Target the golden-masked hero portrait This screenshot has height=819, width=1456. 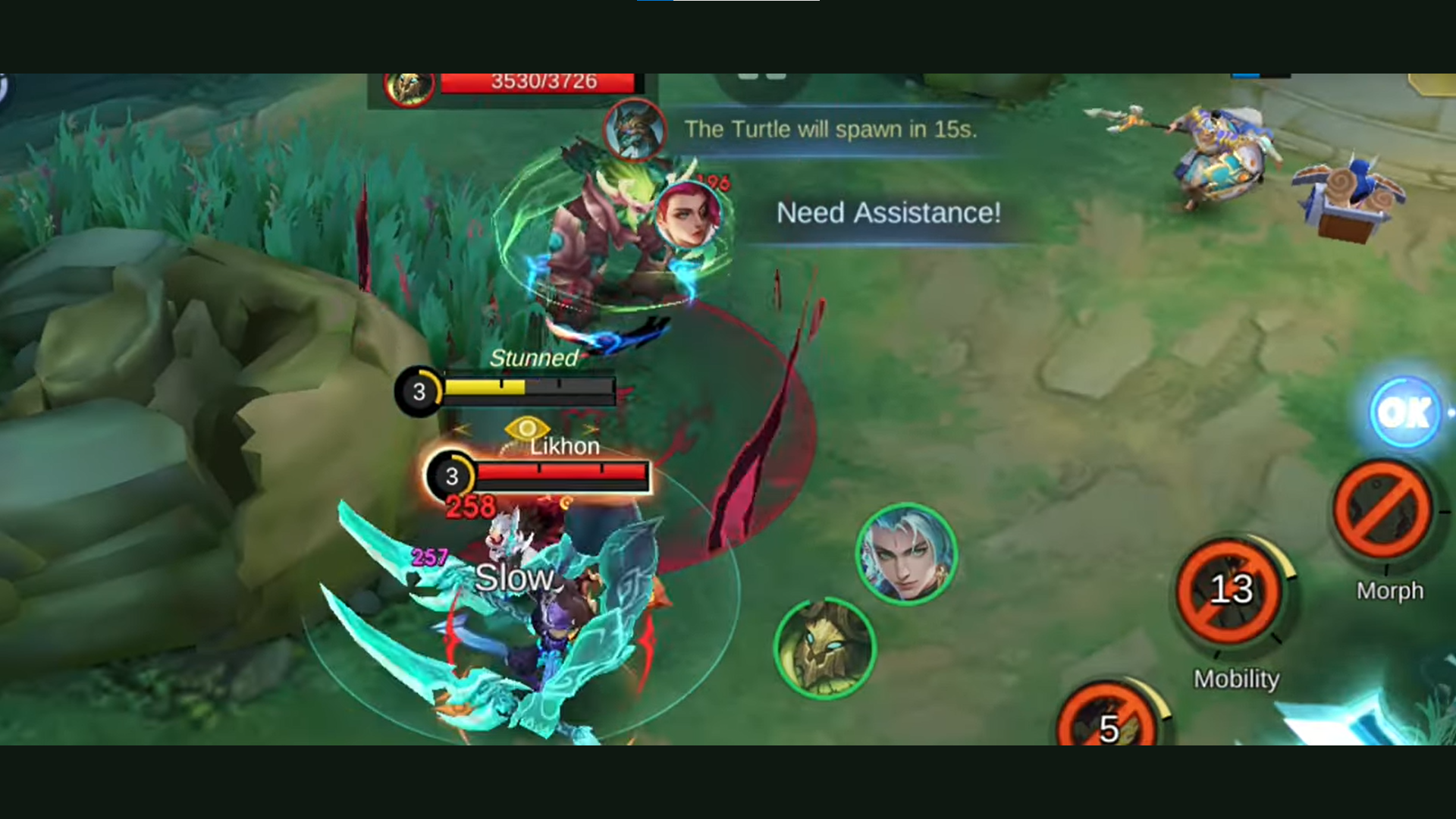click(x=824, y=648)
